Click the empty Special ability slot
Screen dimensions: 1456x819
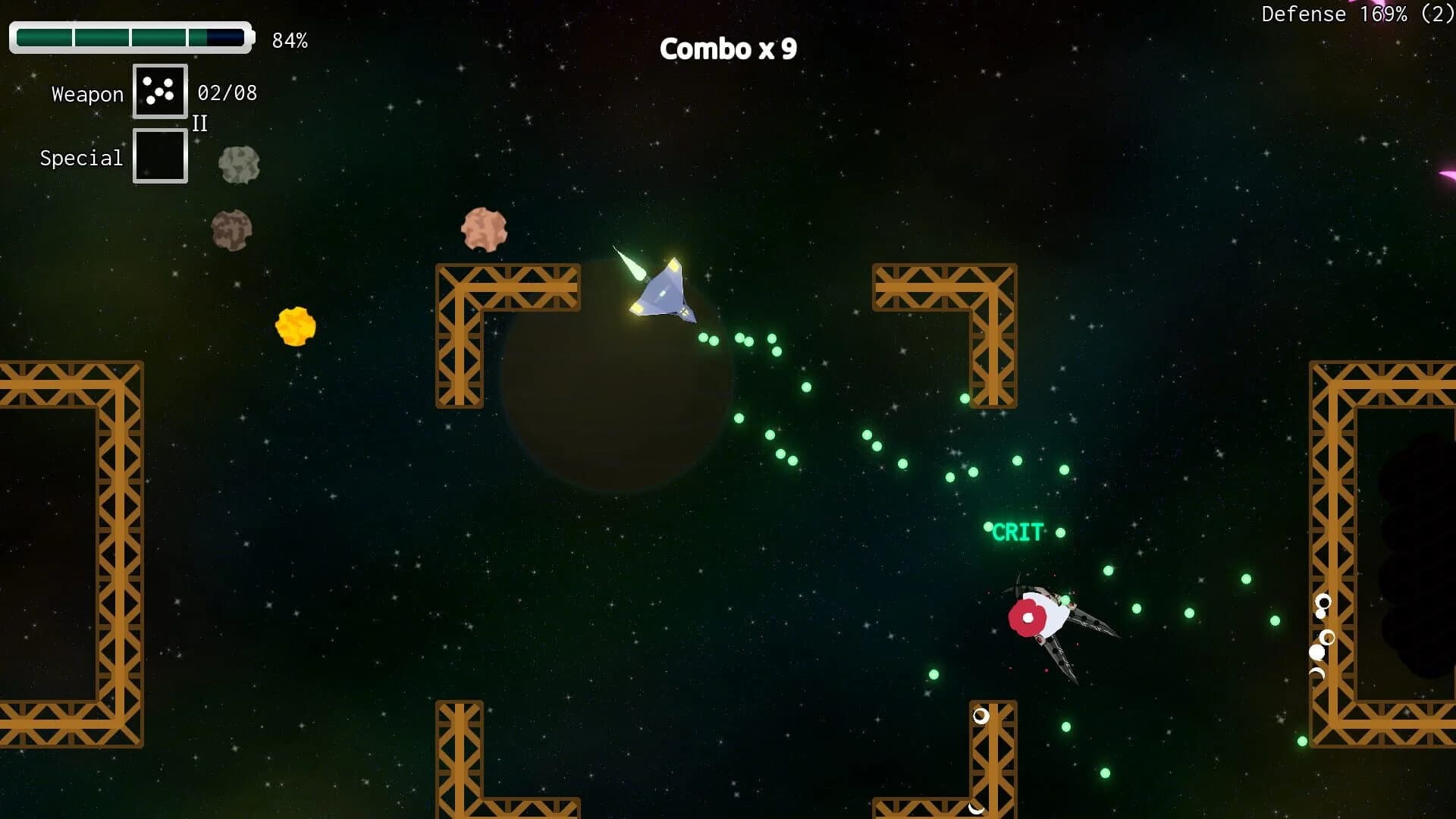[x=160, y=155]
